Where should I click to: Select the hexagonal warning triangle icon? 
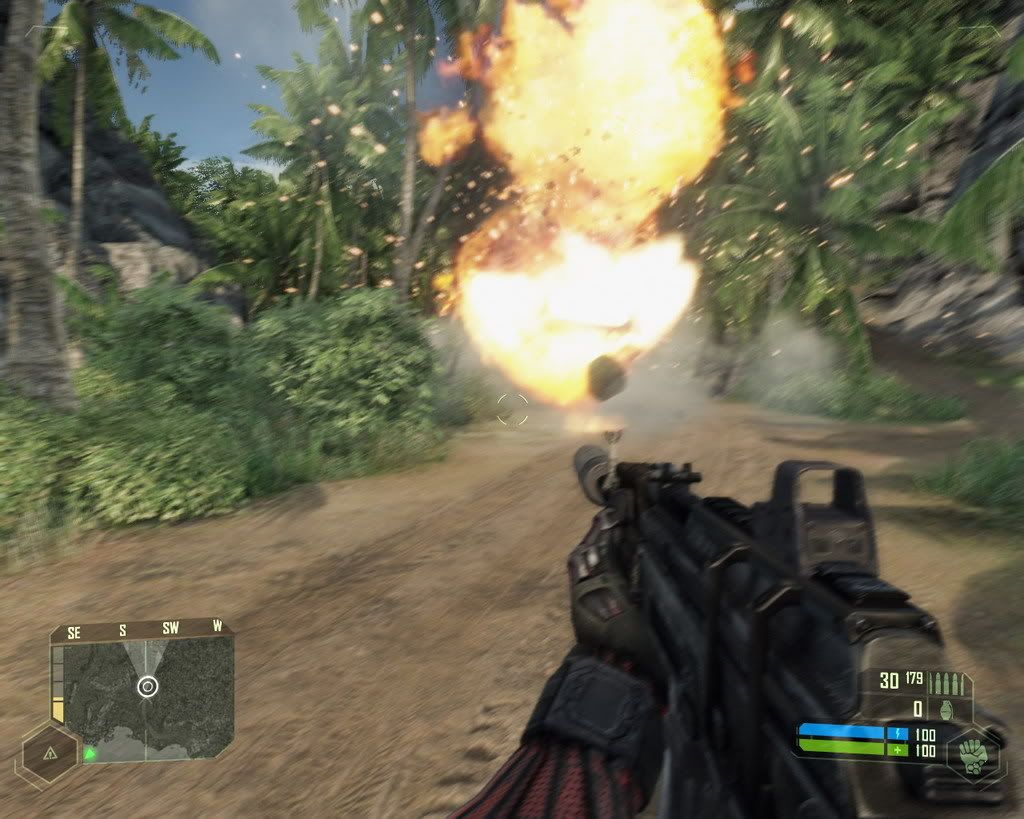[x=48, y=752]
